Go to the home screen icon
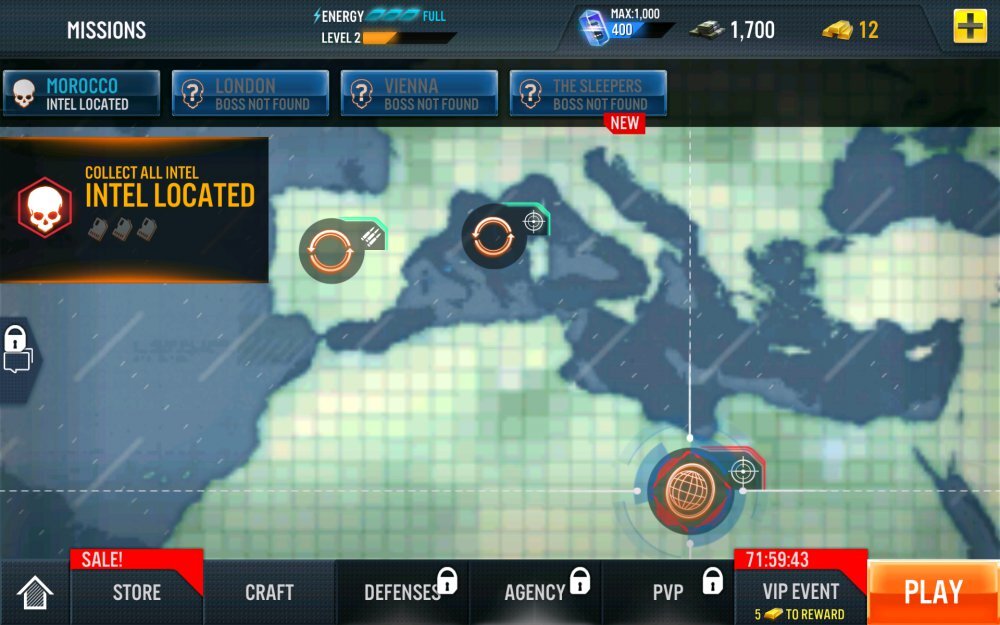1000x625 pixels. [35, 593]
